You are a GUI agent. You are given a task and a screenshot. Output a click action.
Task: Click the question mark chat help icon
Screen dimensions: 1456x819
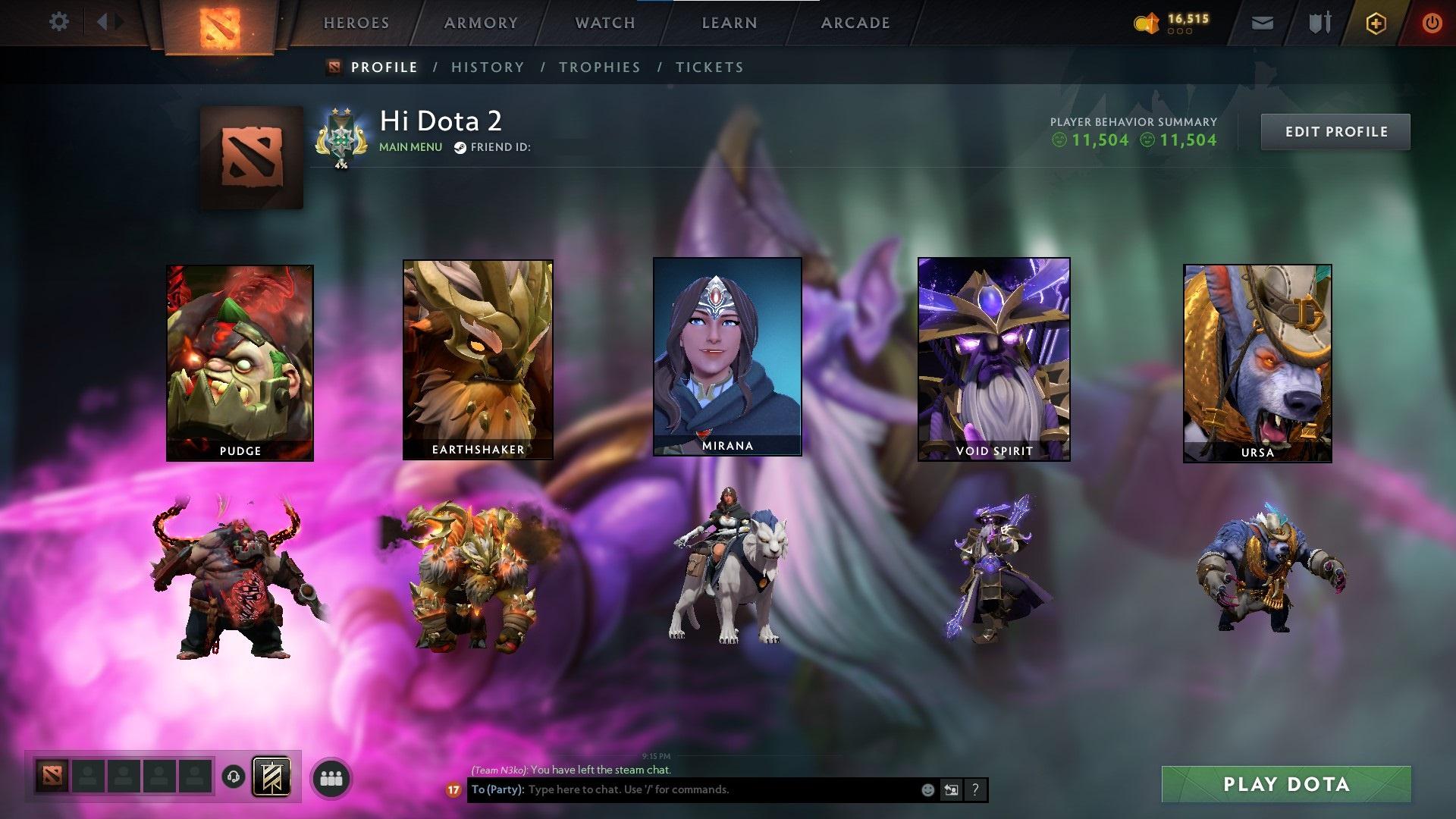(x=976, y=789)
